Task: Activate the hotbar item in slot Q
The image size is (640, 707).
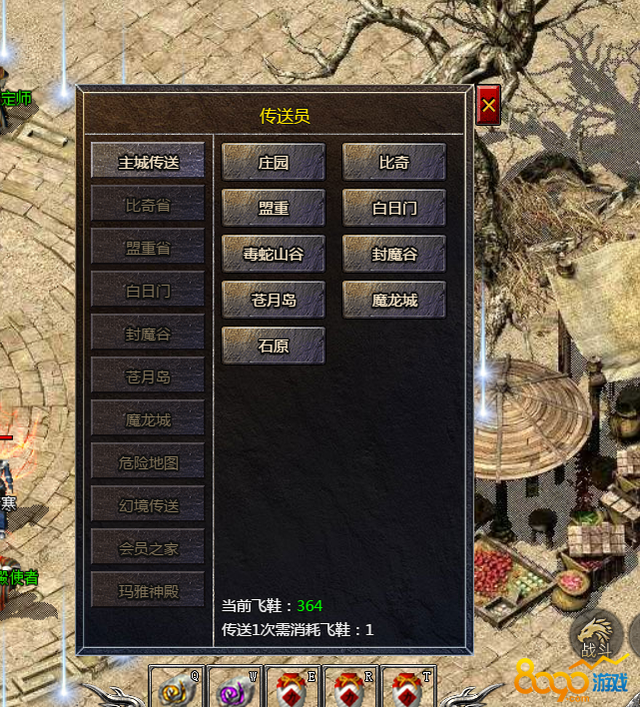Action: [178, 688]
